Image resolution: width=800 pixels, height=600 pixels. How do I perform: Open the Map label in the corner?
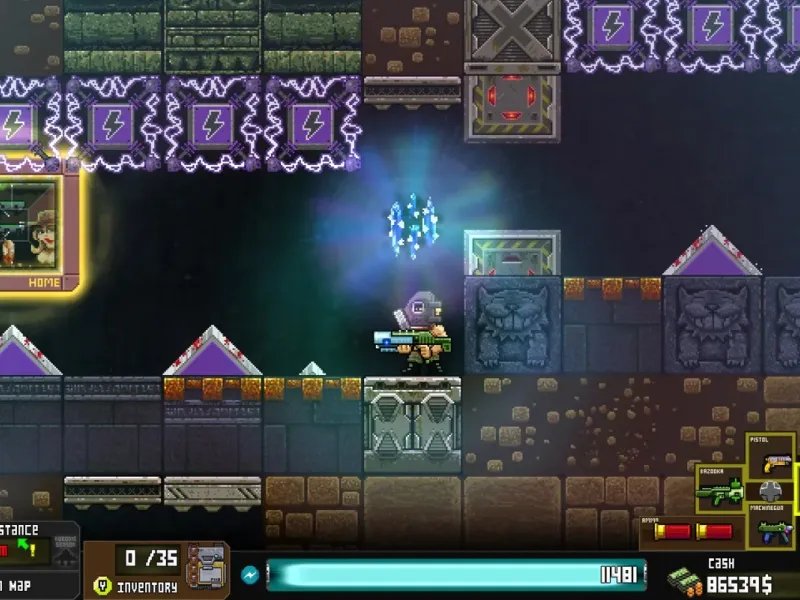pos(20,585)
